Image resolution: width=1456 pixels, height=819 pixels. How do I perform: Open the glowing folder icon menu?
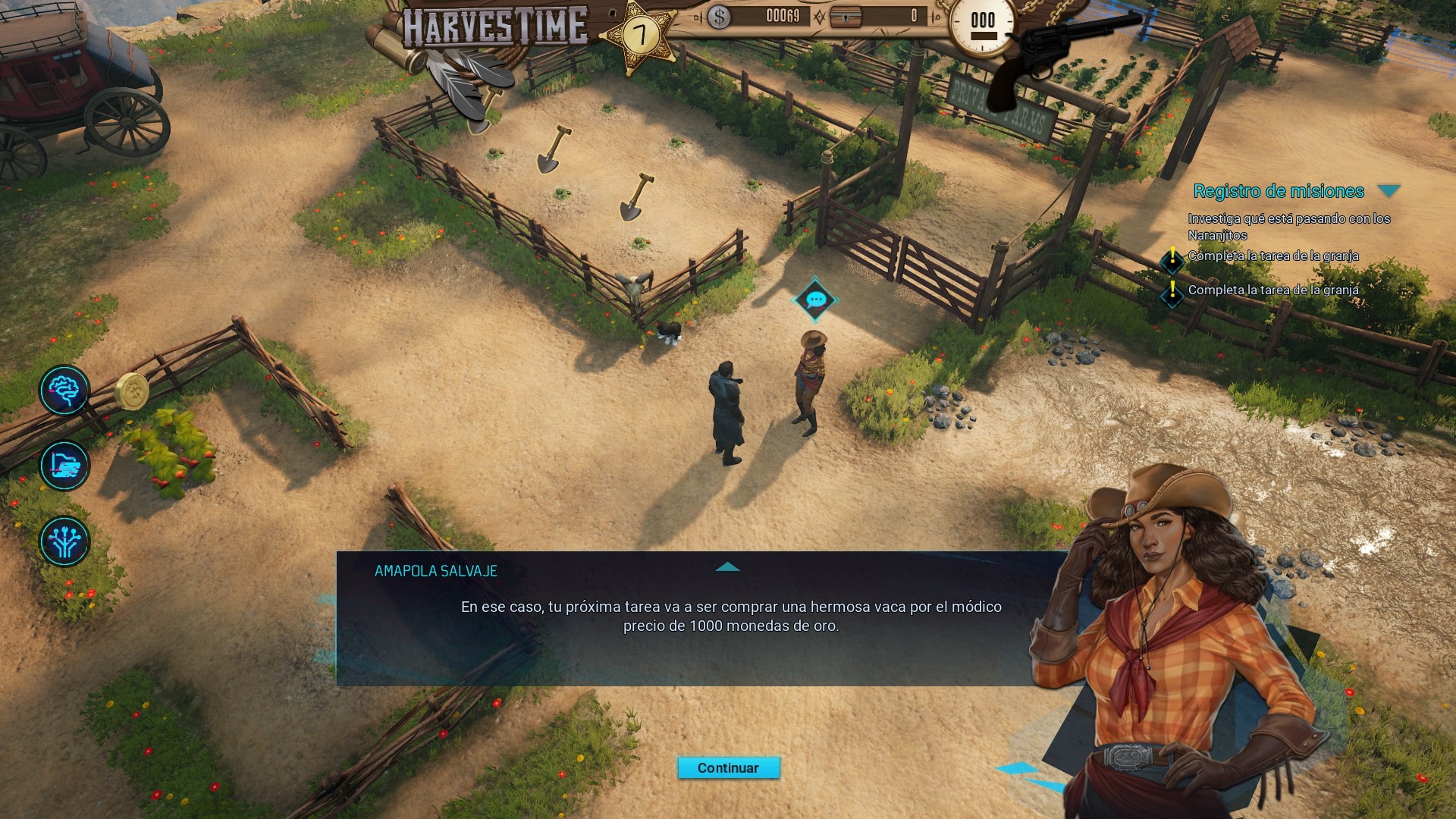(64, 466)
